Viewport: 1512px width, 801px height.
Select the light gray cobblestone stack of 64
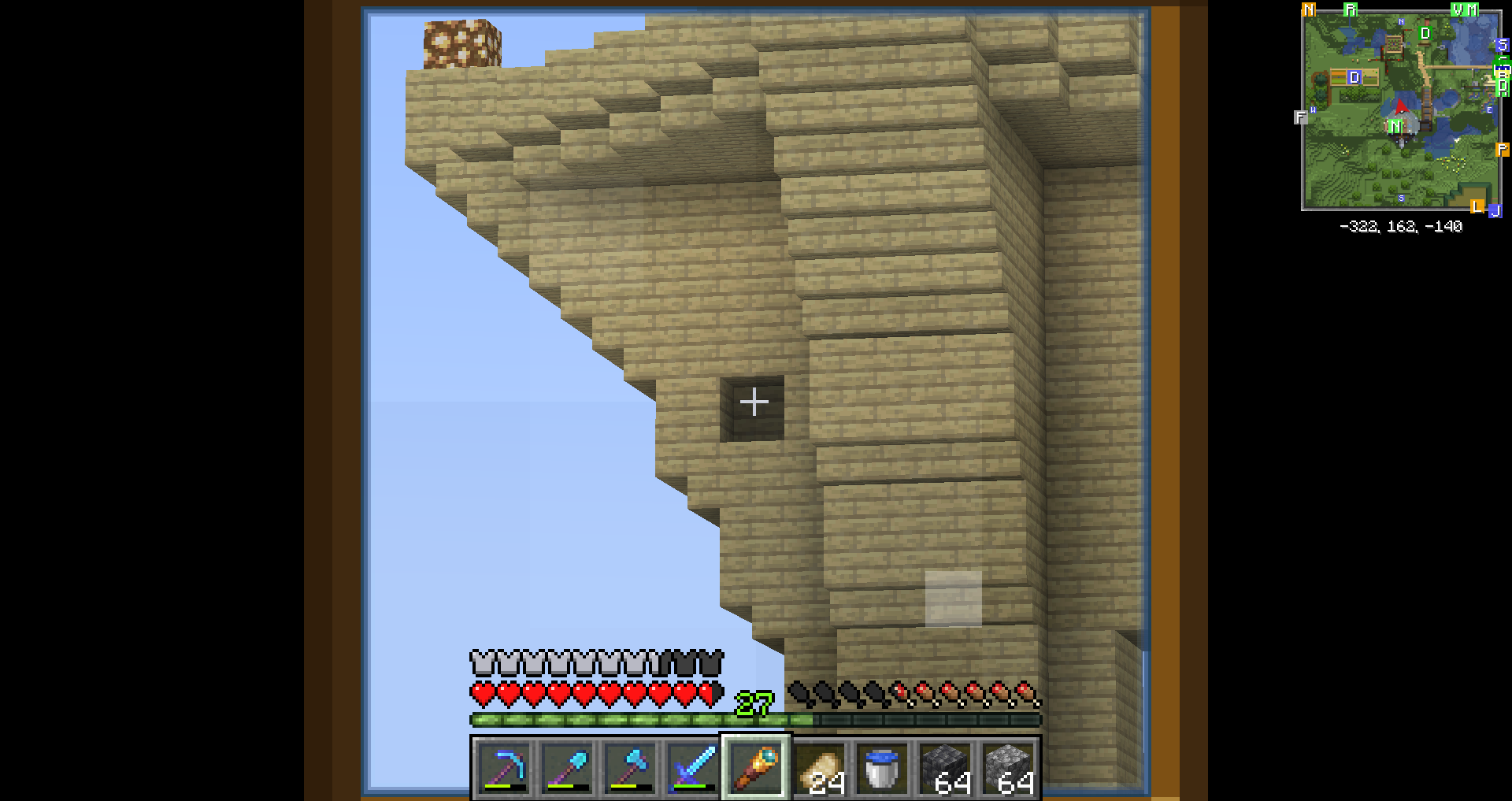(x=1008, y=768)
